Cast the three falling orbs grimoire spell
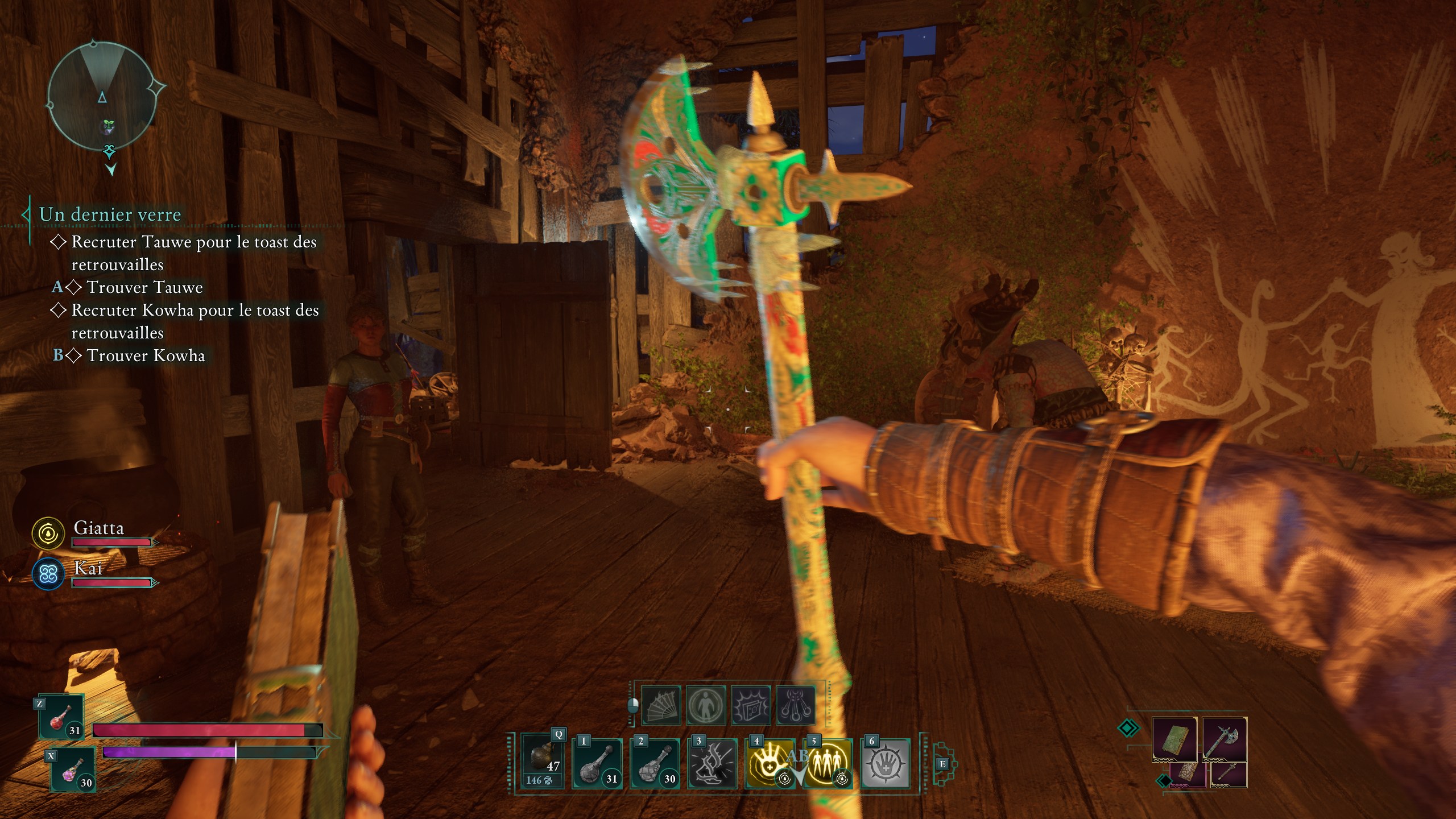 (796, 706)
